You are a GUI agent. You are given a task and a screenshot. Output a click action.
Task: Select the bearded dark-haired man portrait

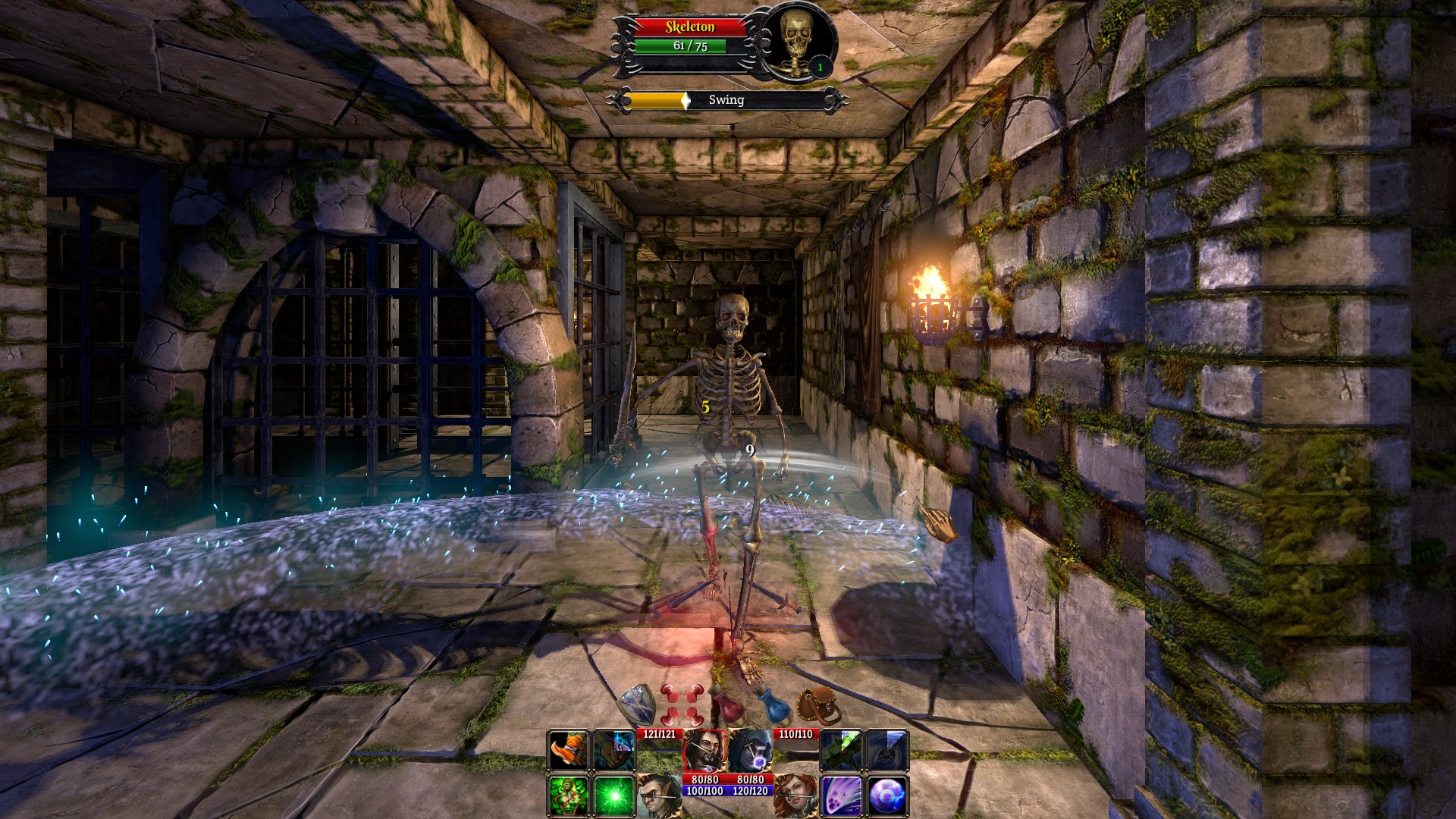(x=704, y=751)
